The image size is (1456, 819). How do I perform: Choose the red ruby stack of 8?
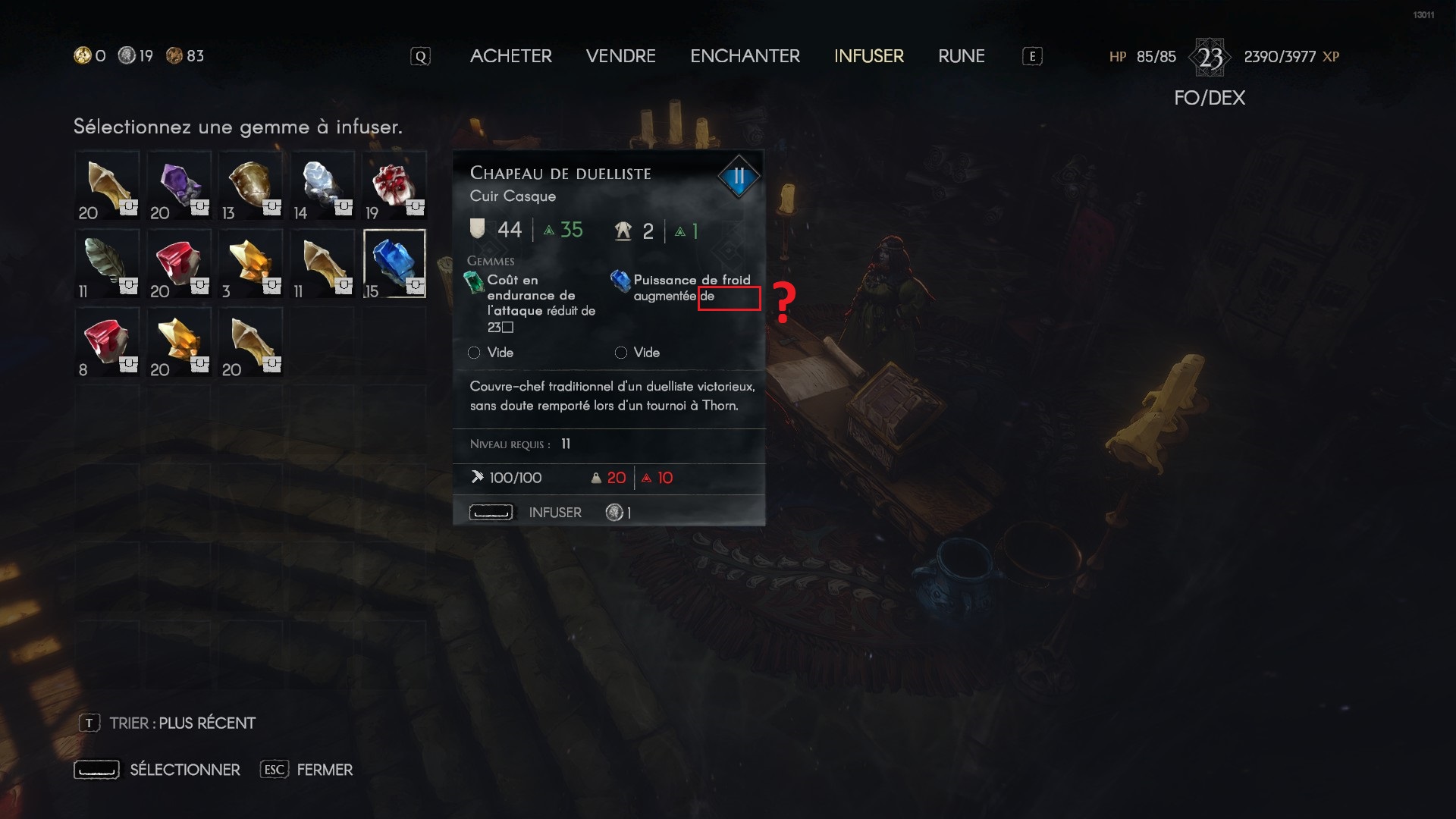point(107,343)
